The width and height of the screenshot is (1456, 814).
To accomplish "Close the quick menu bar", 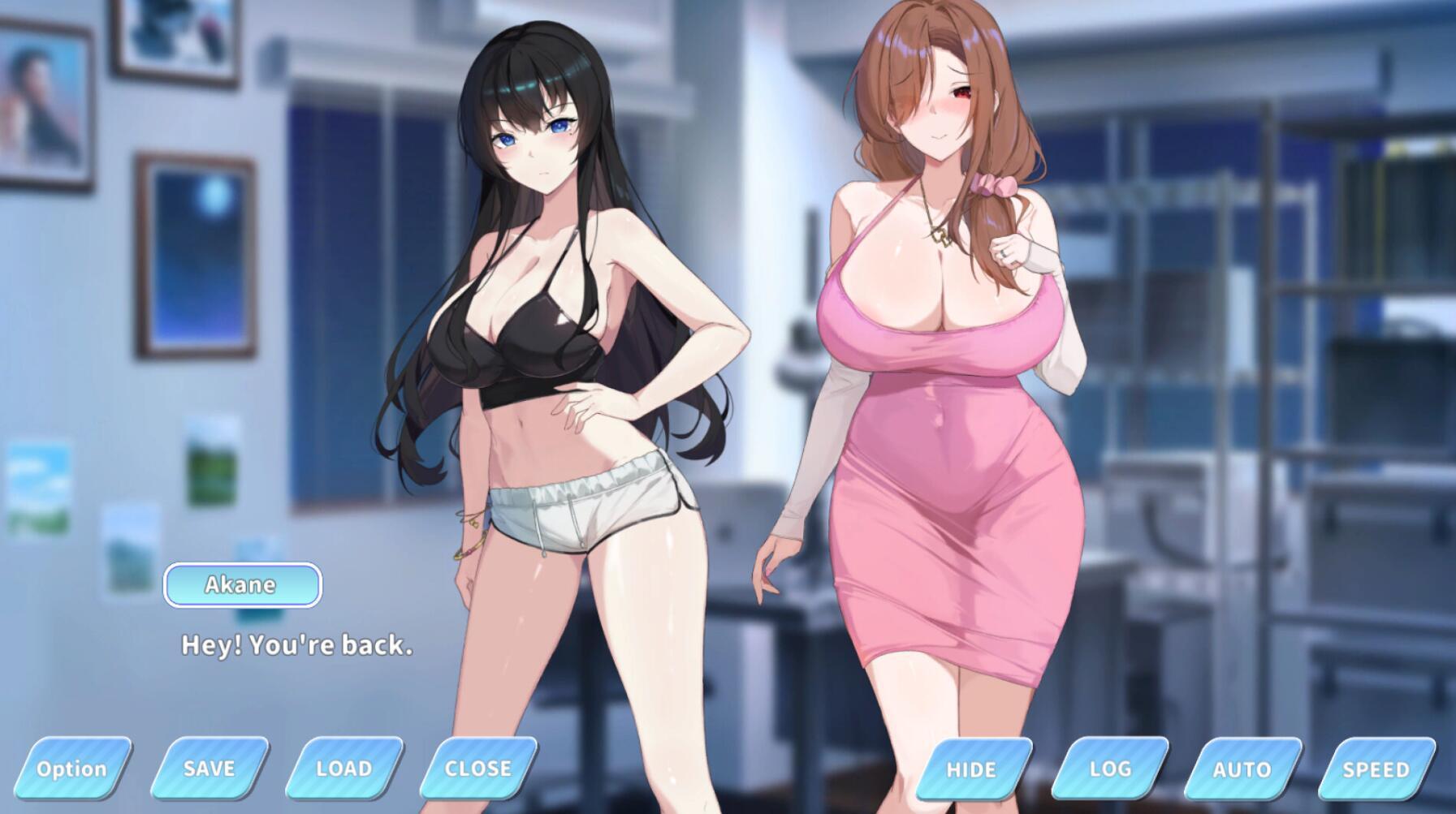I will click(x=478, y=768).
